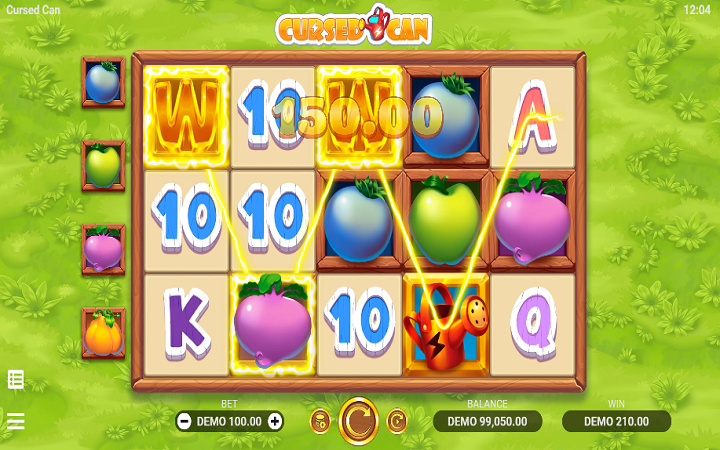Click the small gold button right of spin

pos(396,421)
